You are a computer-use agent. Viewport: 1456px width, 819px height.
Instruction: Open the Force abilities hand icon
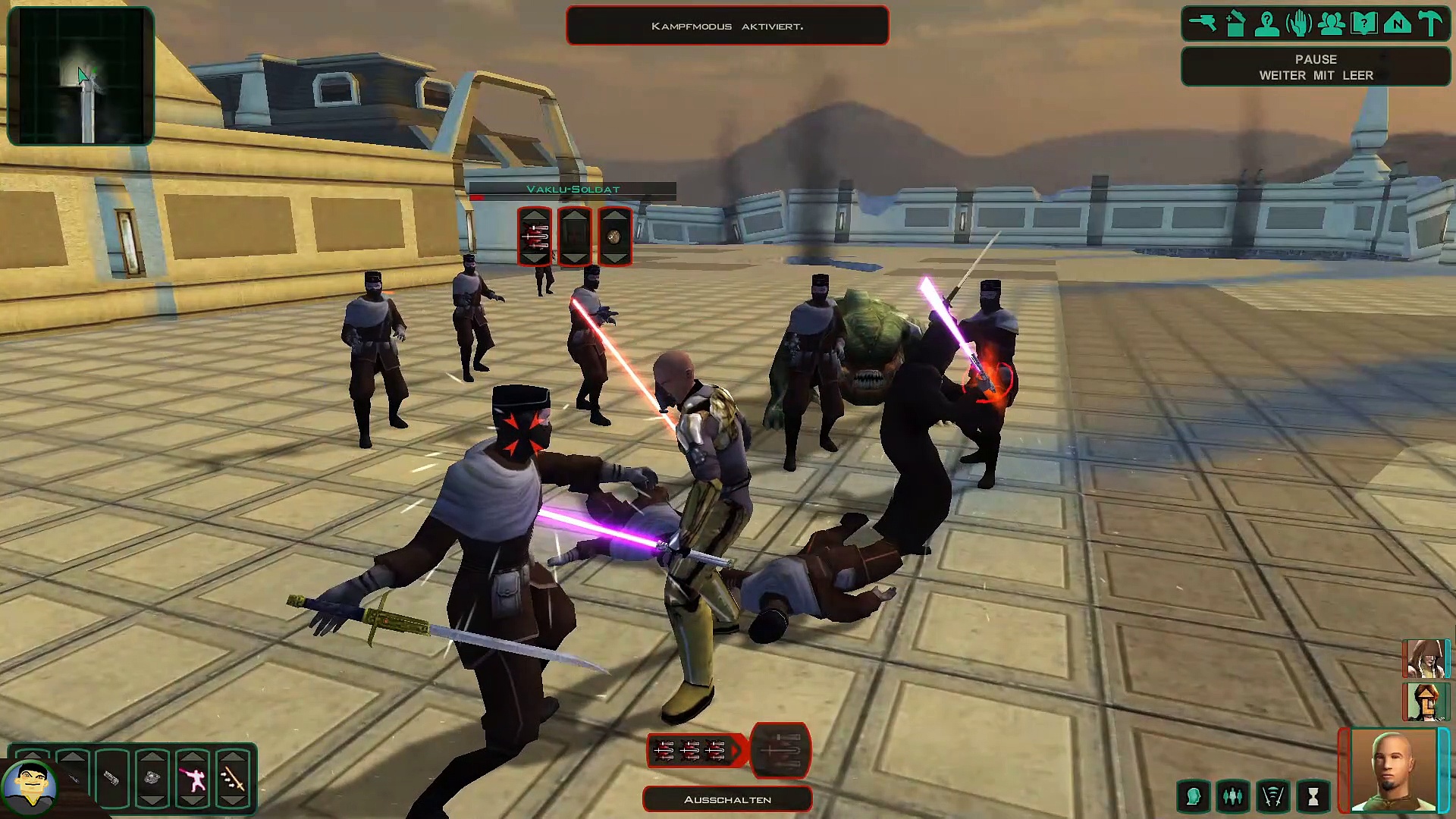(1299, 24)
